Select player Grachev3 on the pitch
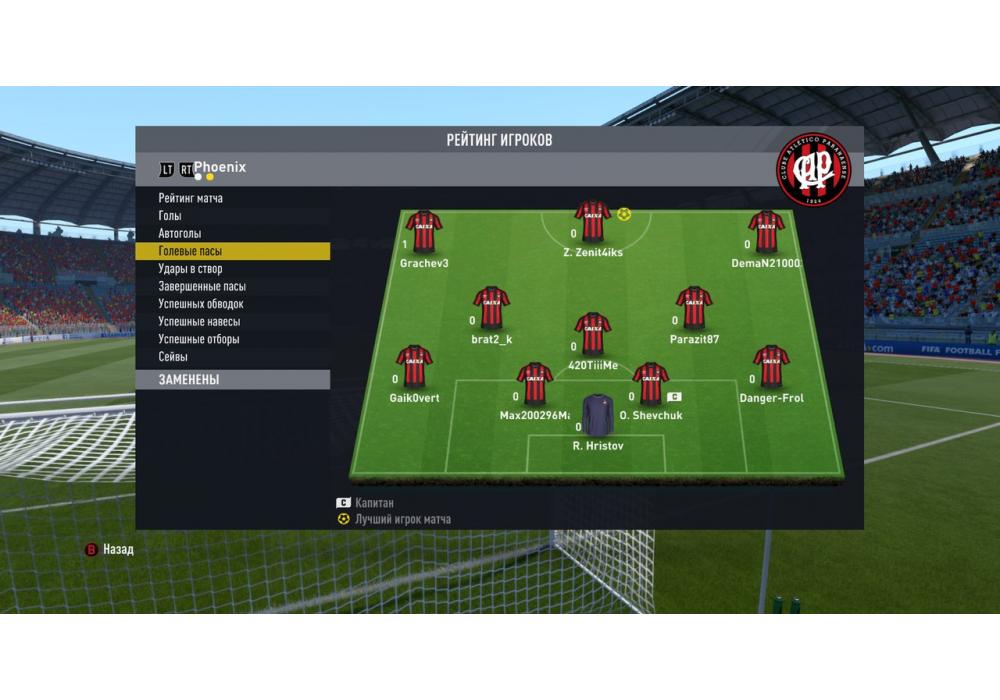The image size is (1000, 700). pos(424,233)
